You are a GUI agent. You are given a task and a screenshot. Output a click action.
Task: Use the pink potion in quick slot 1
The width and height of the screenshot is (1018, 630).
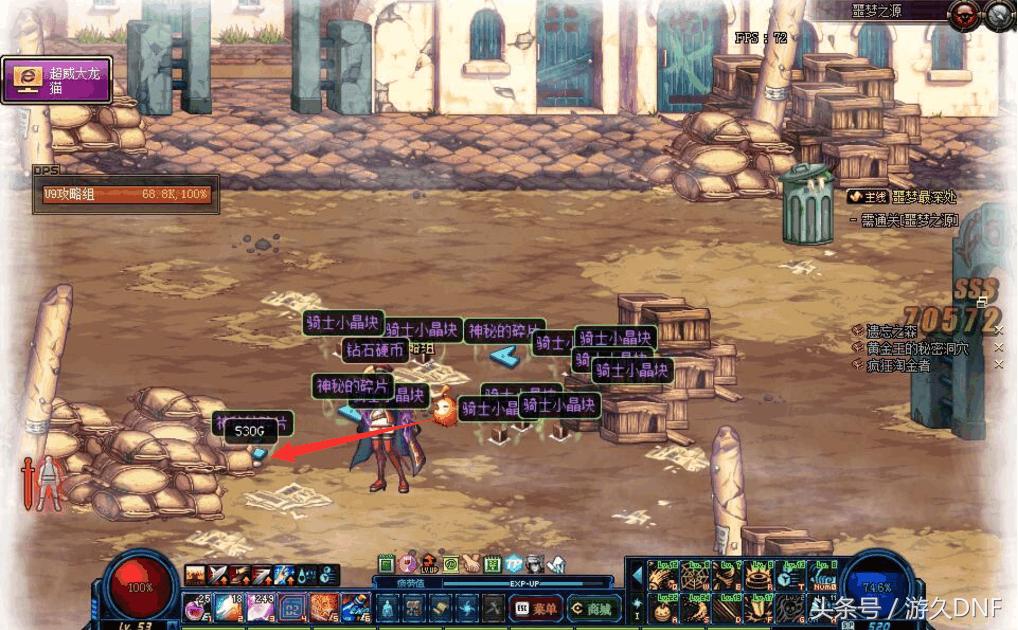(x=197, y=606)
